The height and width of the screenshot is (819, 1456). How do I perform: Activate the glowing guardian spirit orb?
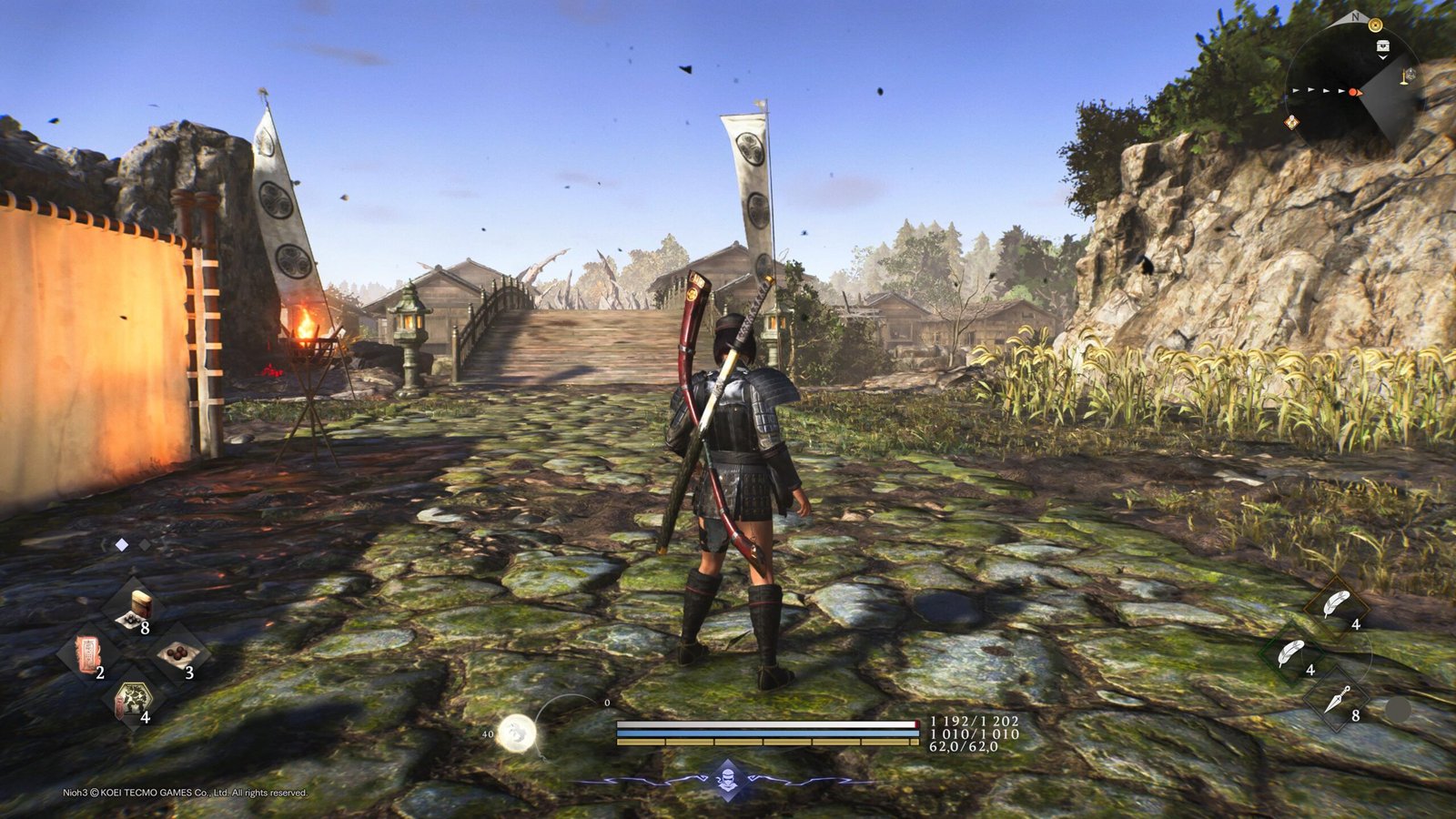pyautogui.click(x=516, y=733)
